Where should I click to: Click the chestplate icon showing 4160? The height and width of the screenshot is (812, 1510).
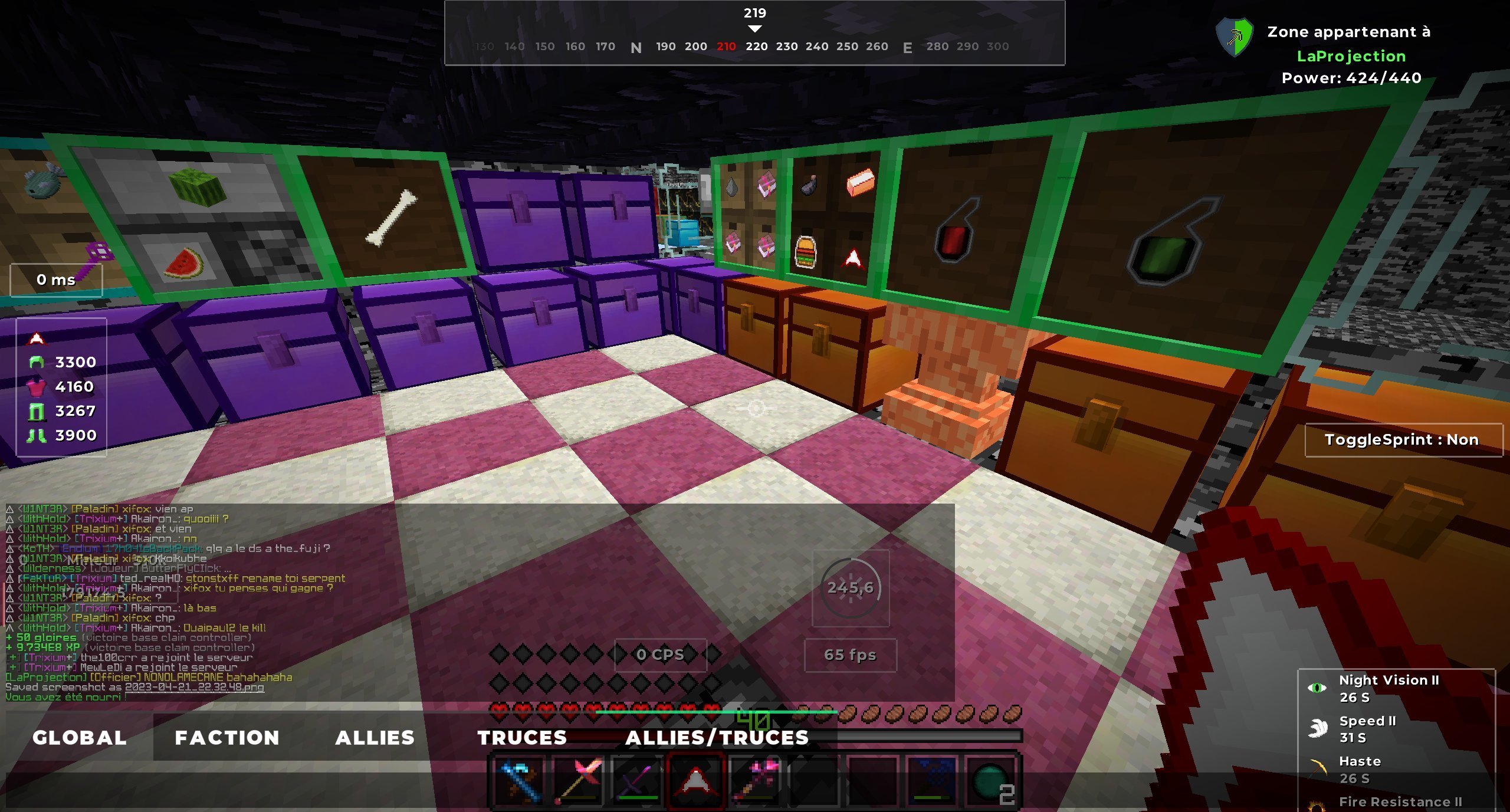point(37,387)
